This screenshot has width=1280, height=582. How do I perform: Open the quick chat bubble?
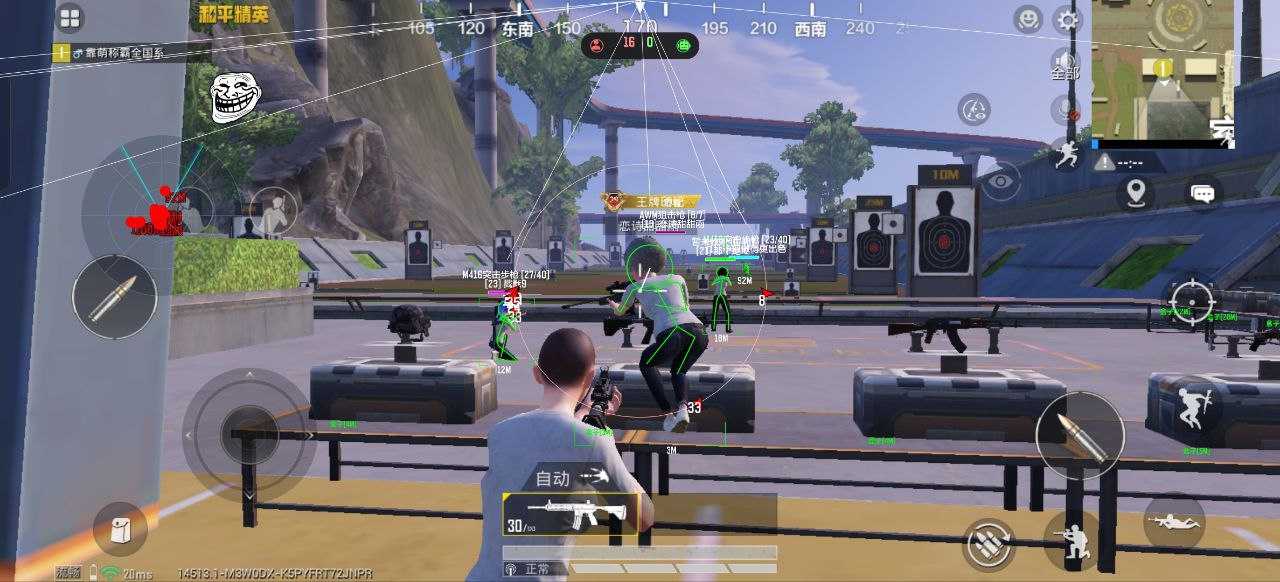[1203, 191]
